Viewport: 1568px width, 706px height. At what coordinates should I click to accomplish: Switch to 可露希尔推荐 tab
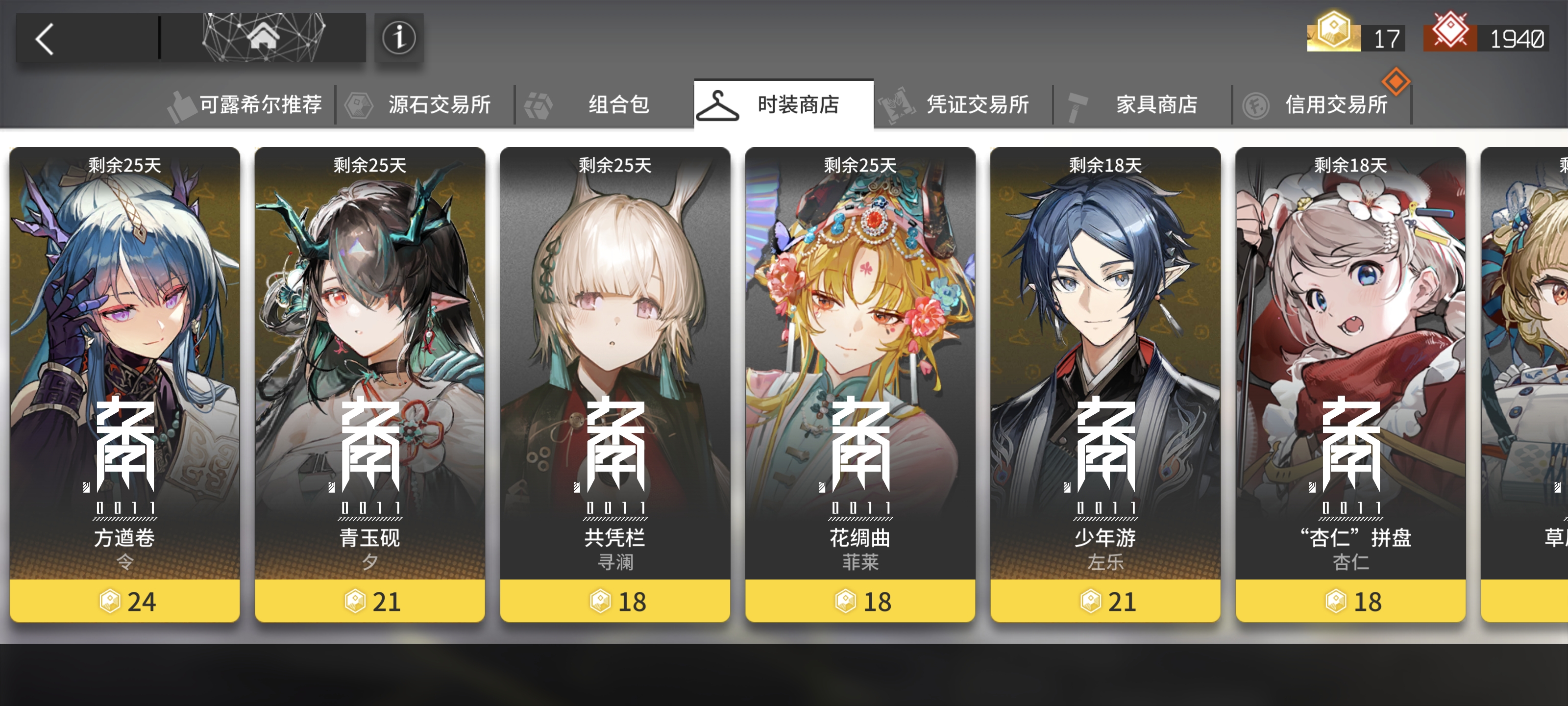coord(248,105)
